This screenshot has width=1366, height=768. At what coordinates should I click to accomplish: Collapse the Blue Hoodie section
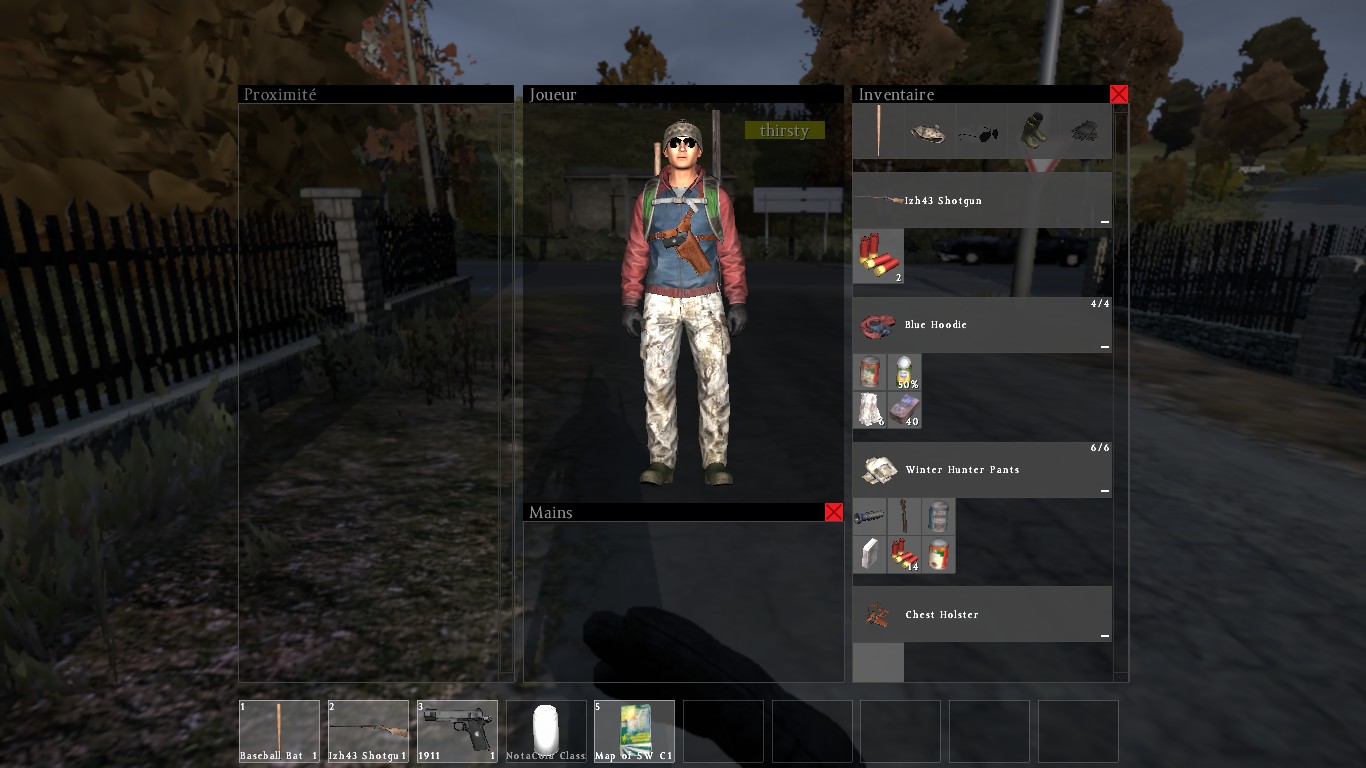(1104, 347)
